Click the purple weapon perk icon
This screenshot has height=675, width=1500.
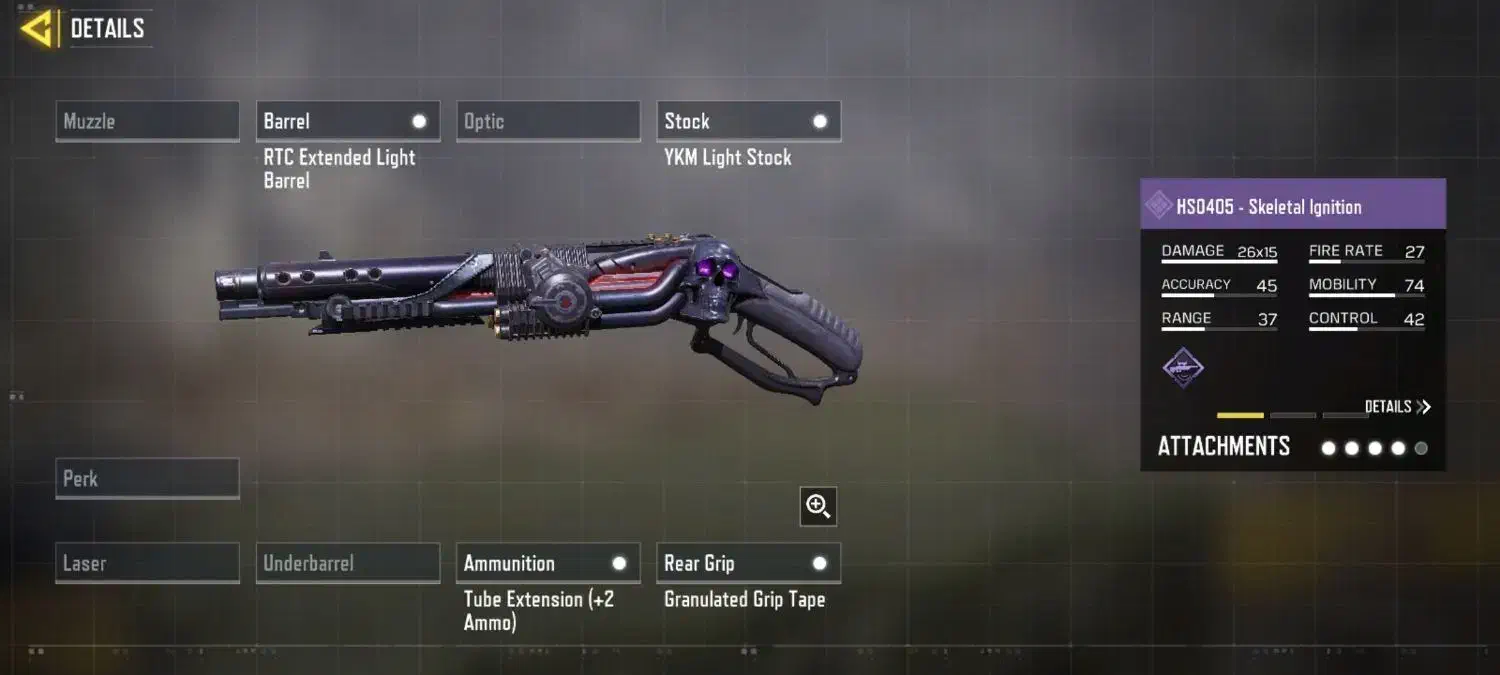[x=1183, y=368]
